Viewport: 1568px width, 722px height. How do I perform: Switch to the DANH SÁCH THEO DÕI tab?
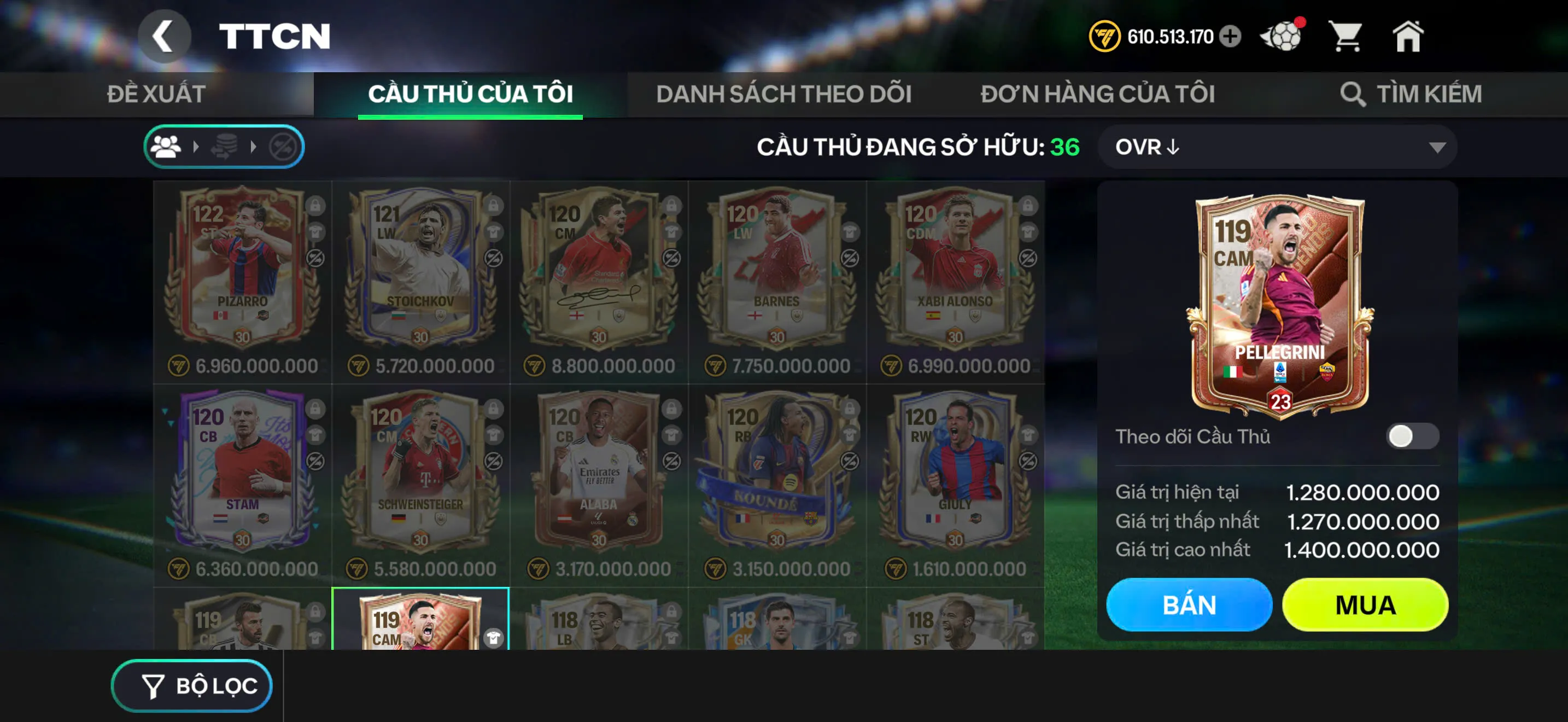pos(783,95)
